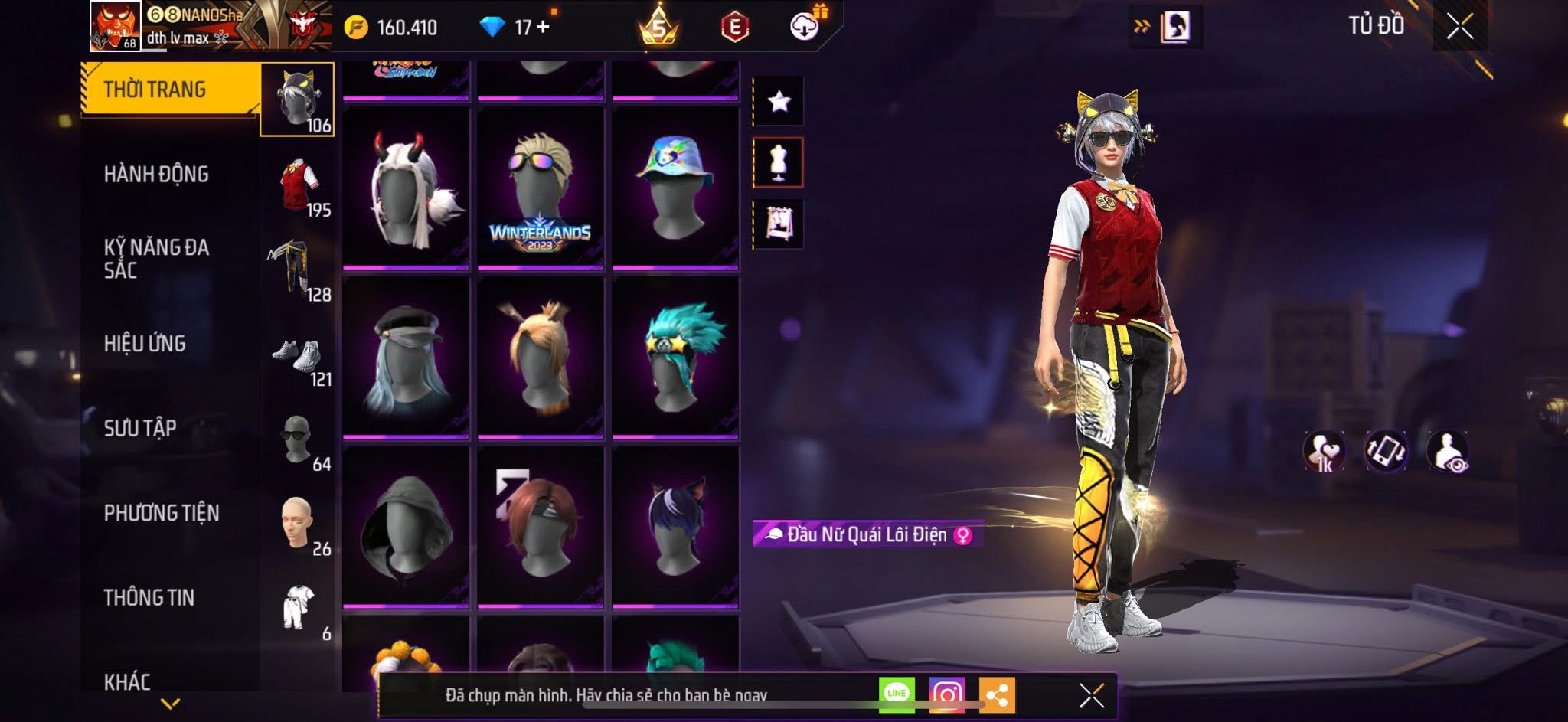Close the Tủ Đồ wardrobe screen

[1459, 27]
